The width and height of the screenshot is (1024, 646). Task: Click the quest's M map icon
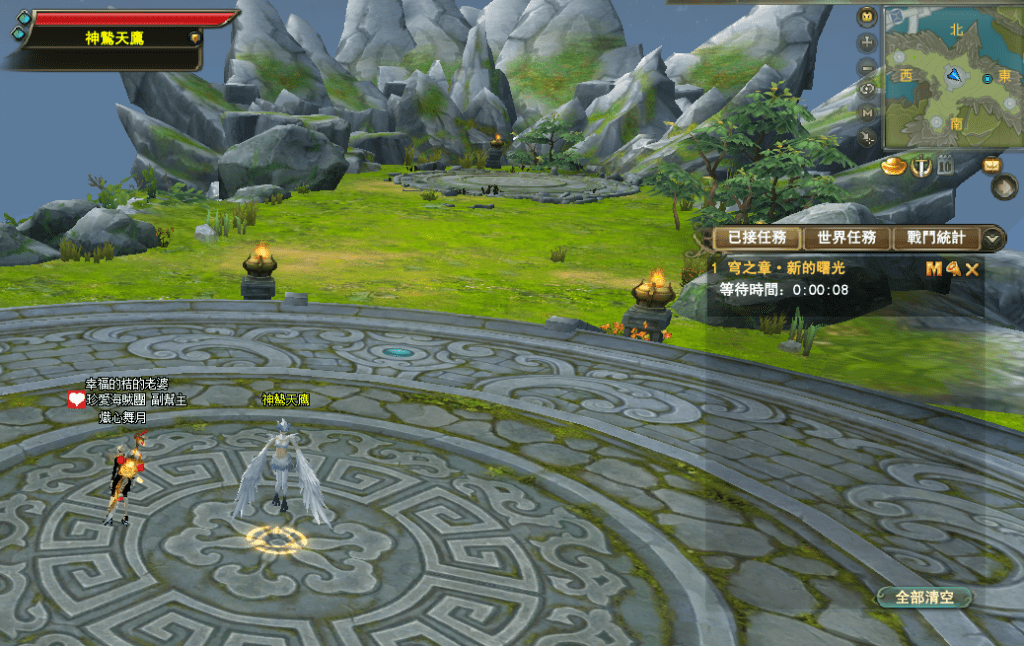(x=933, y=268)
